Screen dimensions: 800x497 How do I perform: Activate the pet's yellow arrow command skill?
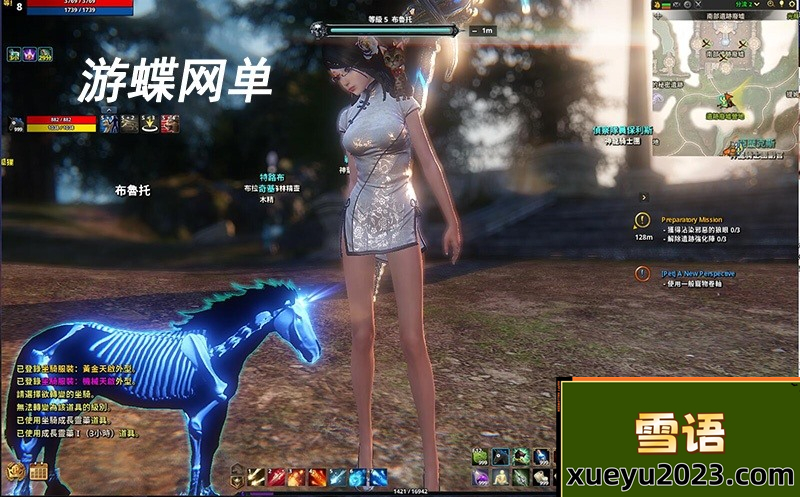coord(150,123)
